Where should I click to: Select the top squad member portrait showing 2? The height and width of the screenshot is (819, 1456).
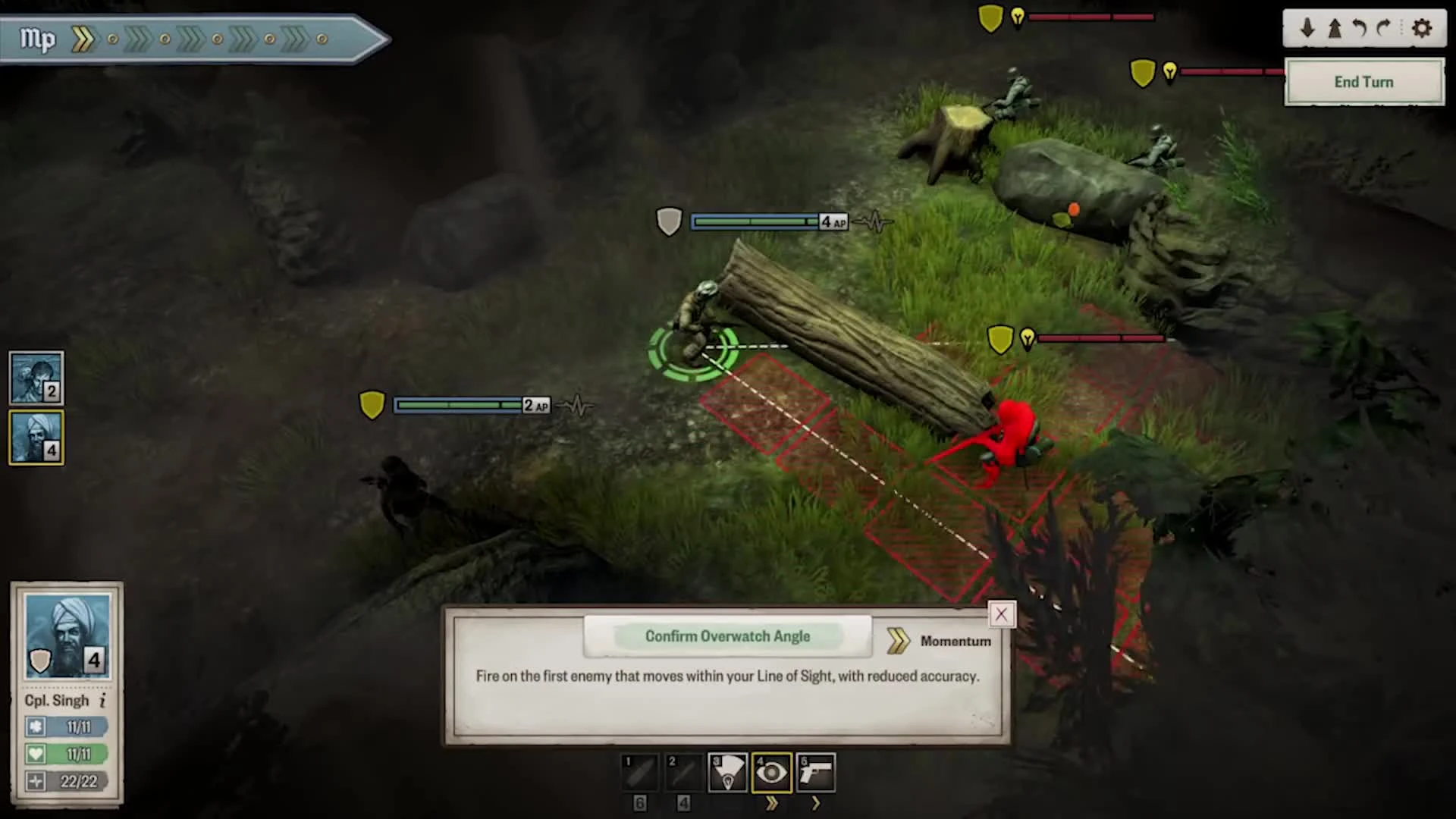[x=36, y=377]
